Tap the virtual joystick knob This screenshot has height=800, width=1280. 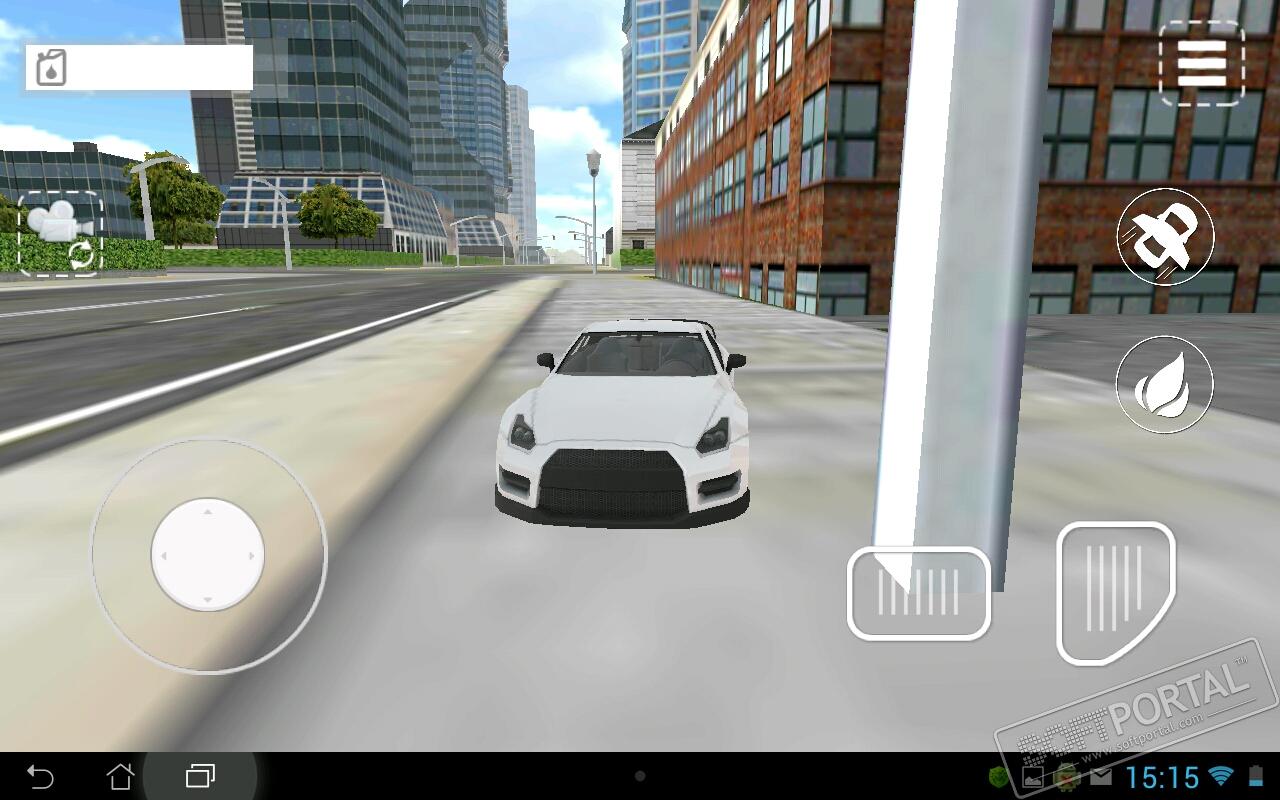(208, 554)
